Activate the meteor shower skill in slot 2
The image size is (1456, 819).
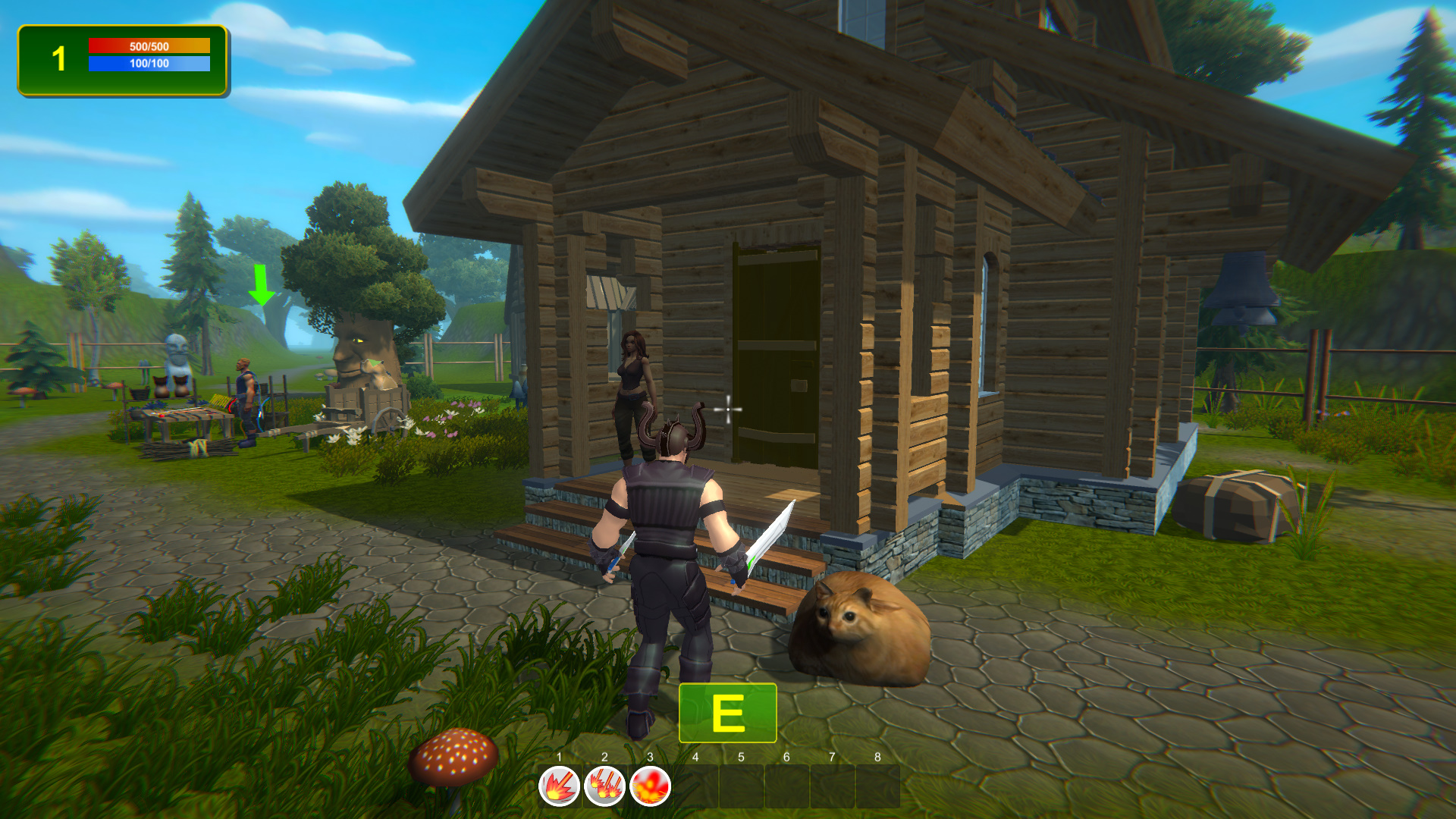coord(604,786)
